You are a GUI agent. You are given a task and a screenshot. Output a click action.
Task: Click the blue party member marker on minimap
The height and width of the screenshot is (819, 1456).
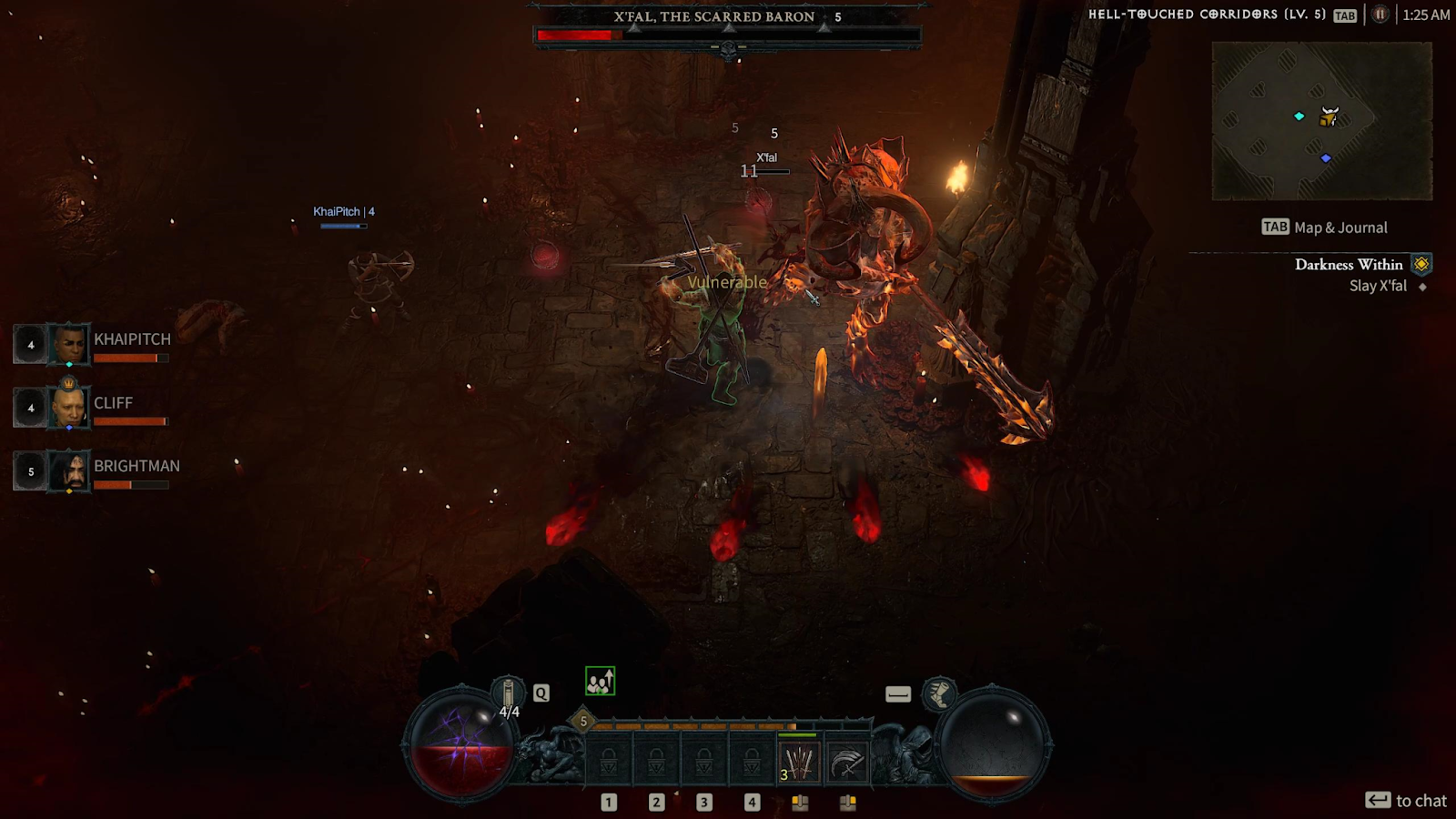click(x=1326, y=158)
